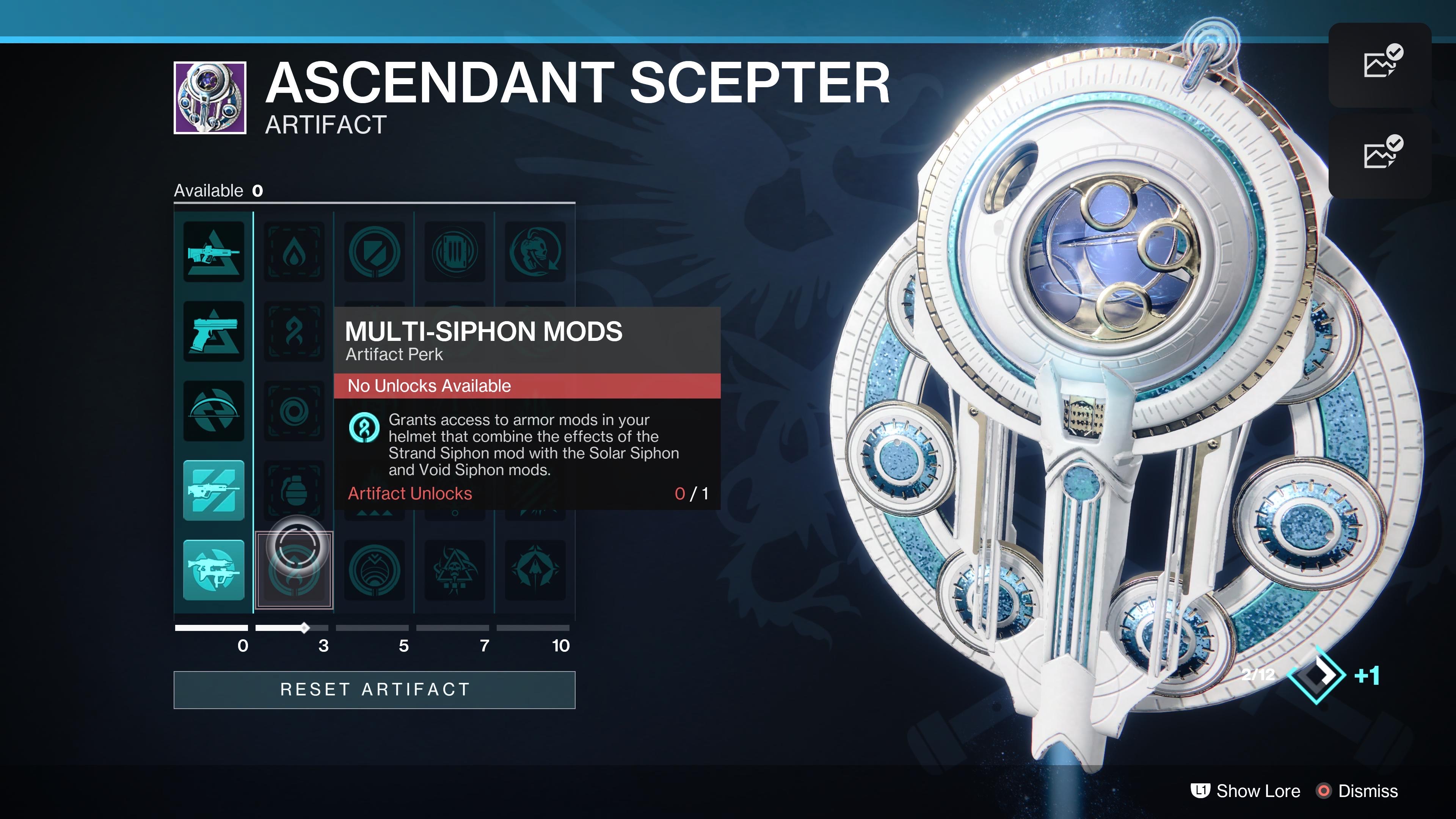Choose the flame droplet artifact perk
Screen dimensions: 1456x819
click(294, 252)
